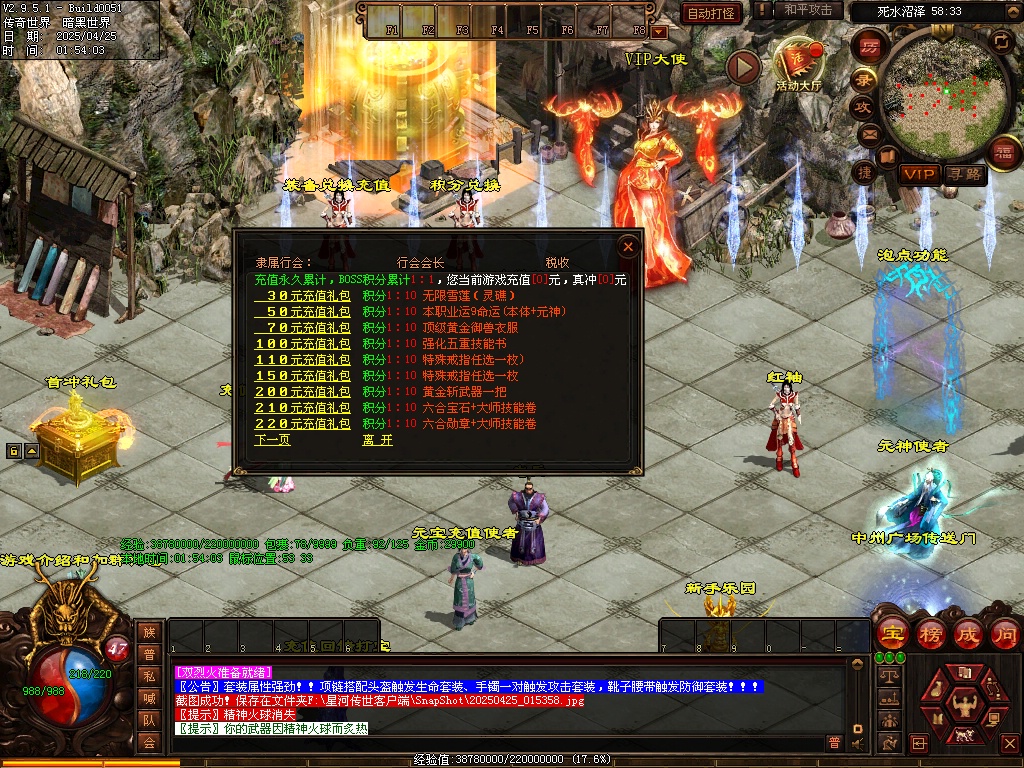Go to next page via 下一页
1024x768 pixels.
(x=272, y=440)
